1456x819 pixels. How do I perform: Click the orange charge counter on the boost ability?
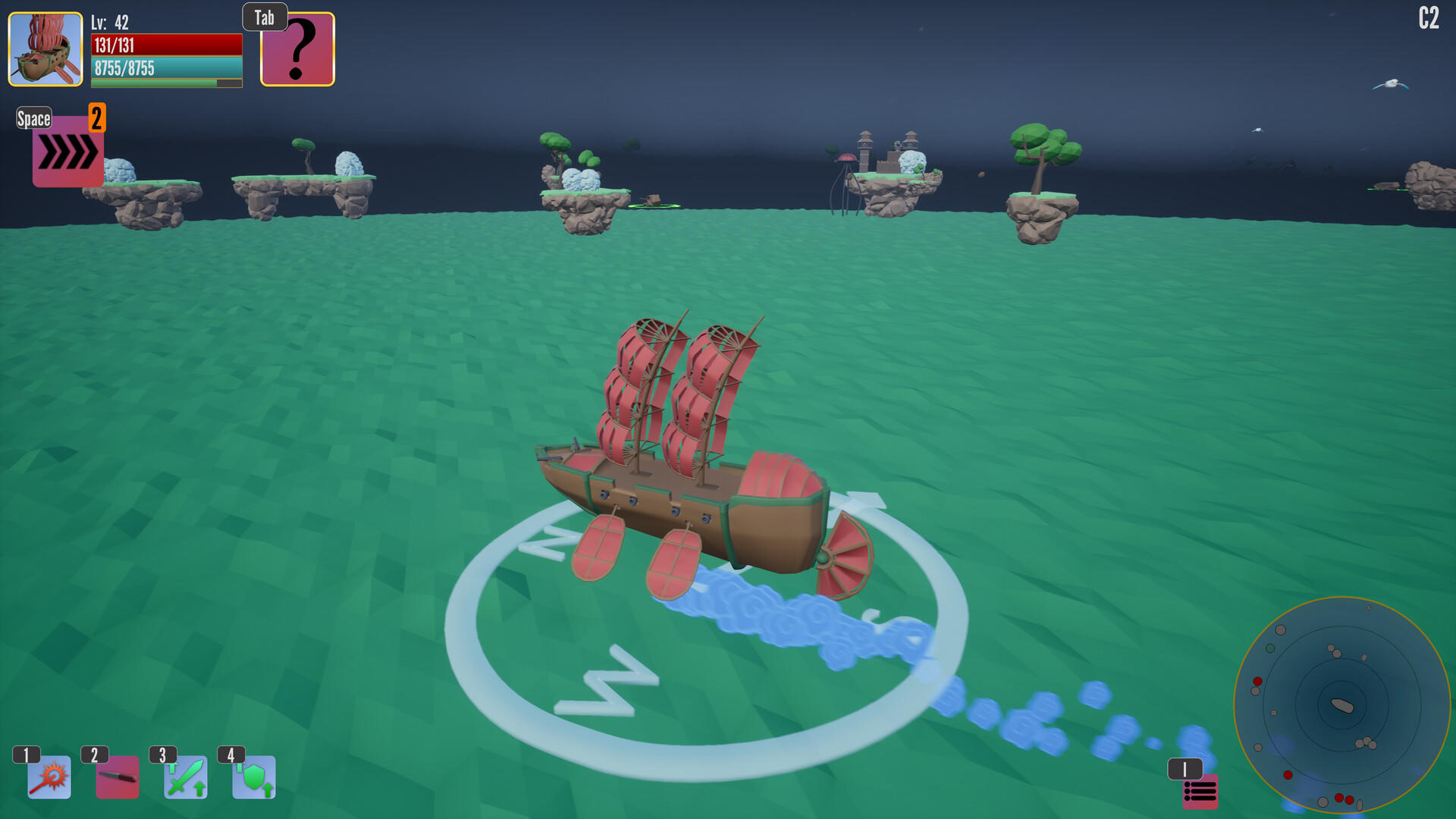[x=96, y=118]
